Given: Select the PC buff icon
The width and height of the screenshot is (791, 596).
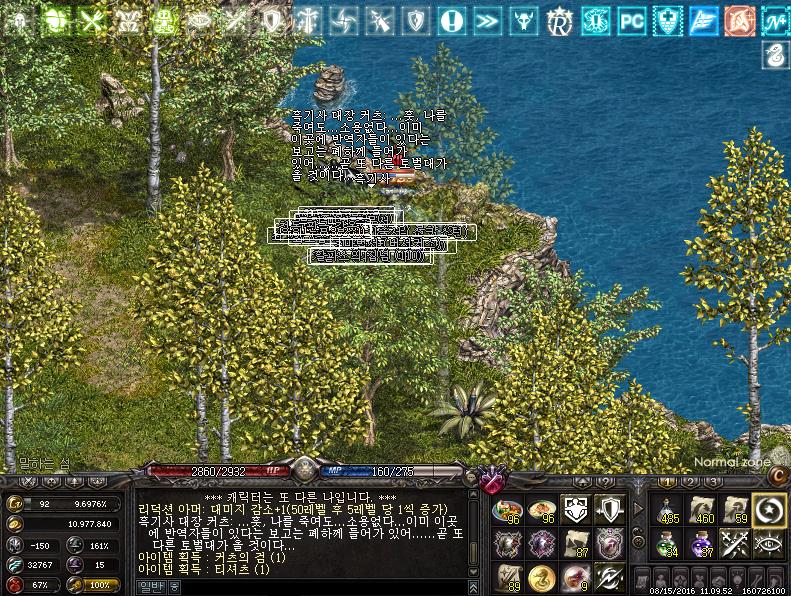Looking at the screenshot, I should coord(632,19).
